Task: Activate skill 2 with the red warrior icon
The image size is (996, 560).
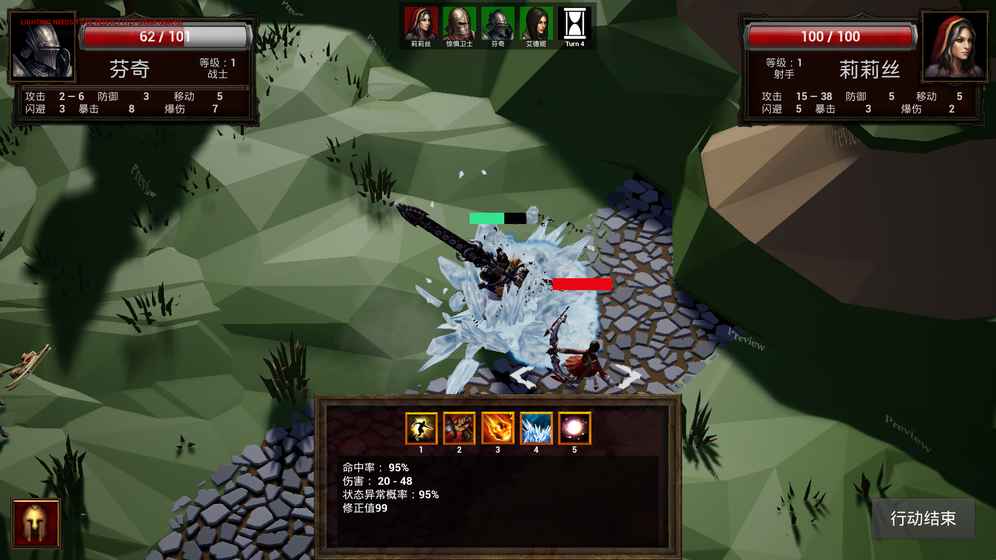Action: pos(459,428)
